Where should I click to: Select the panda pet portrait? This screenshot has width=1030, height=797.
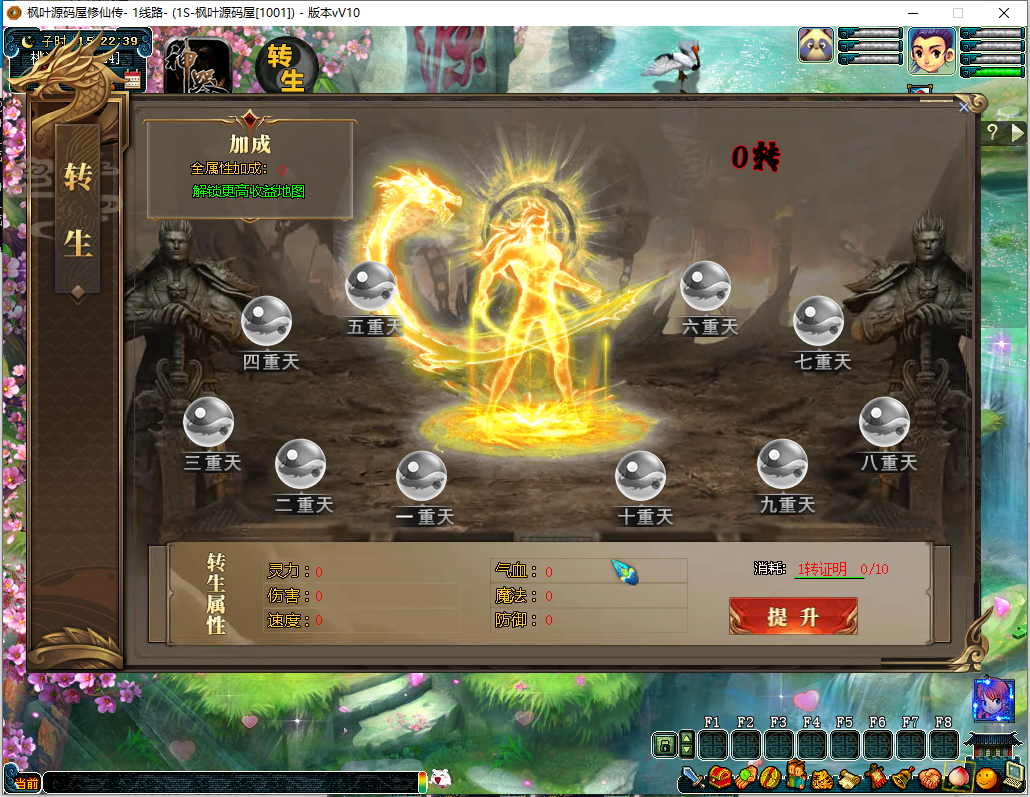coord(816,46)
